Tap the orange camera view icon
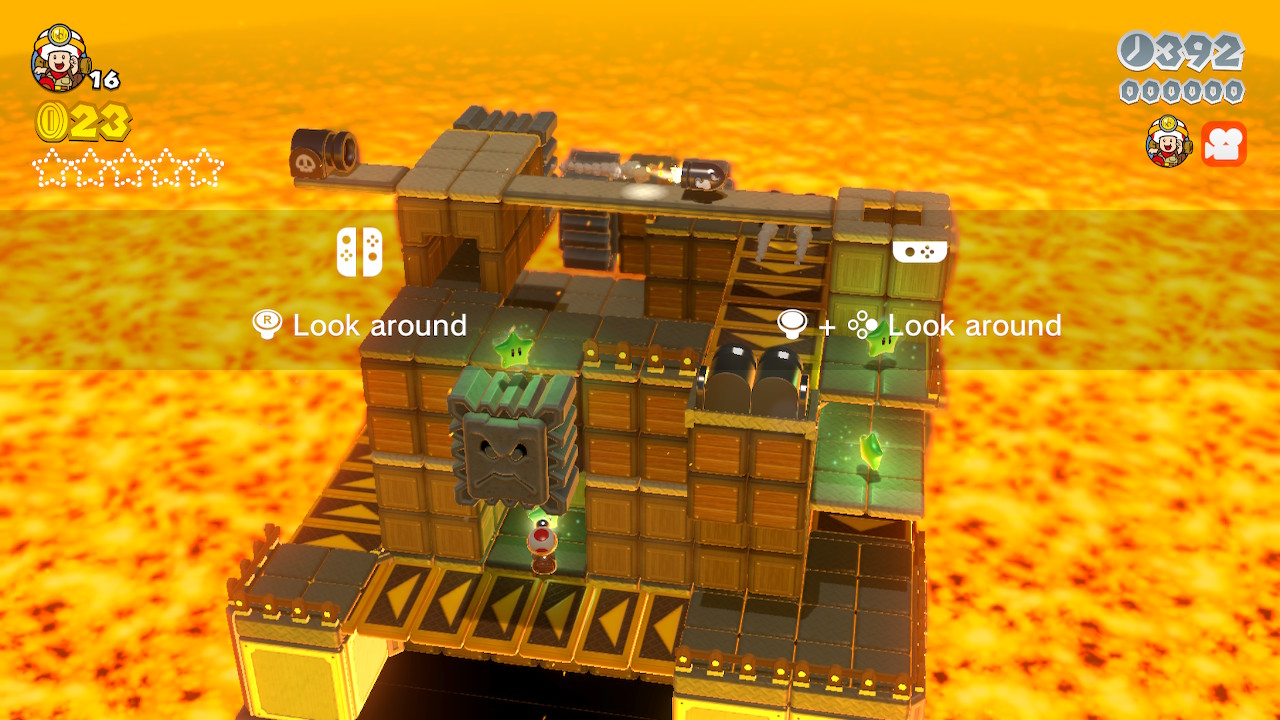Viewport: 1280px width, 720px height. (1223, 144)
